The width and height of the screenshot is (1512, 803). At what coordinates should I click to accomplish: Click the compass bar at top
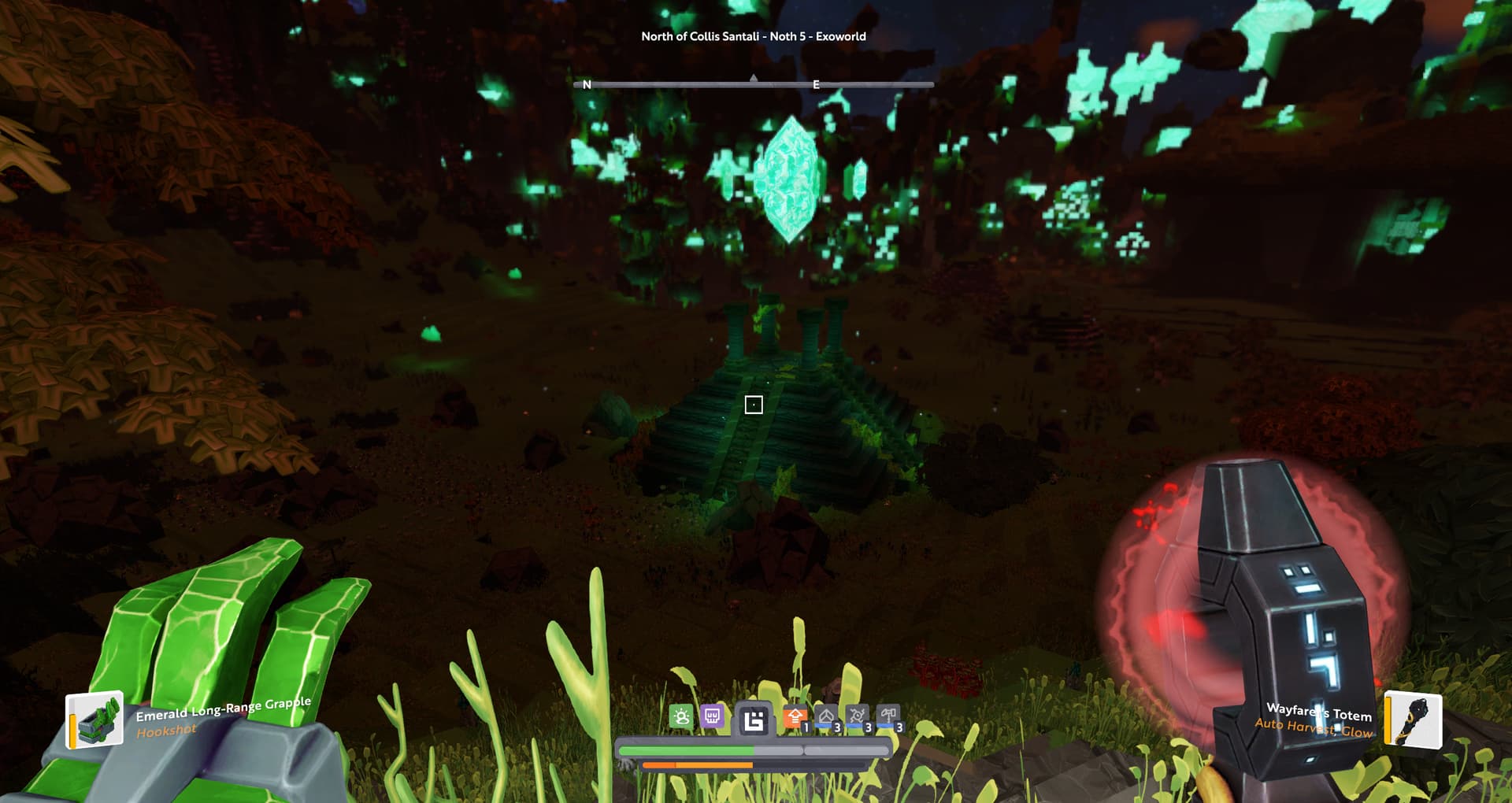point(754,83)
